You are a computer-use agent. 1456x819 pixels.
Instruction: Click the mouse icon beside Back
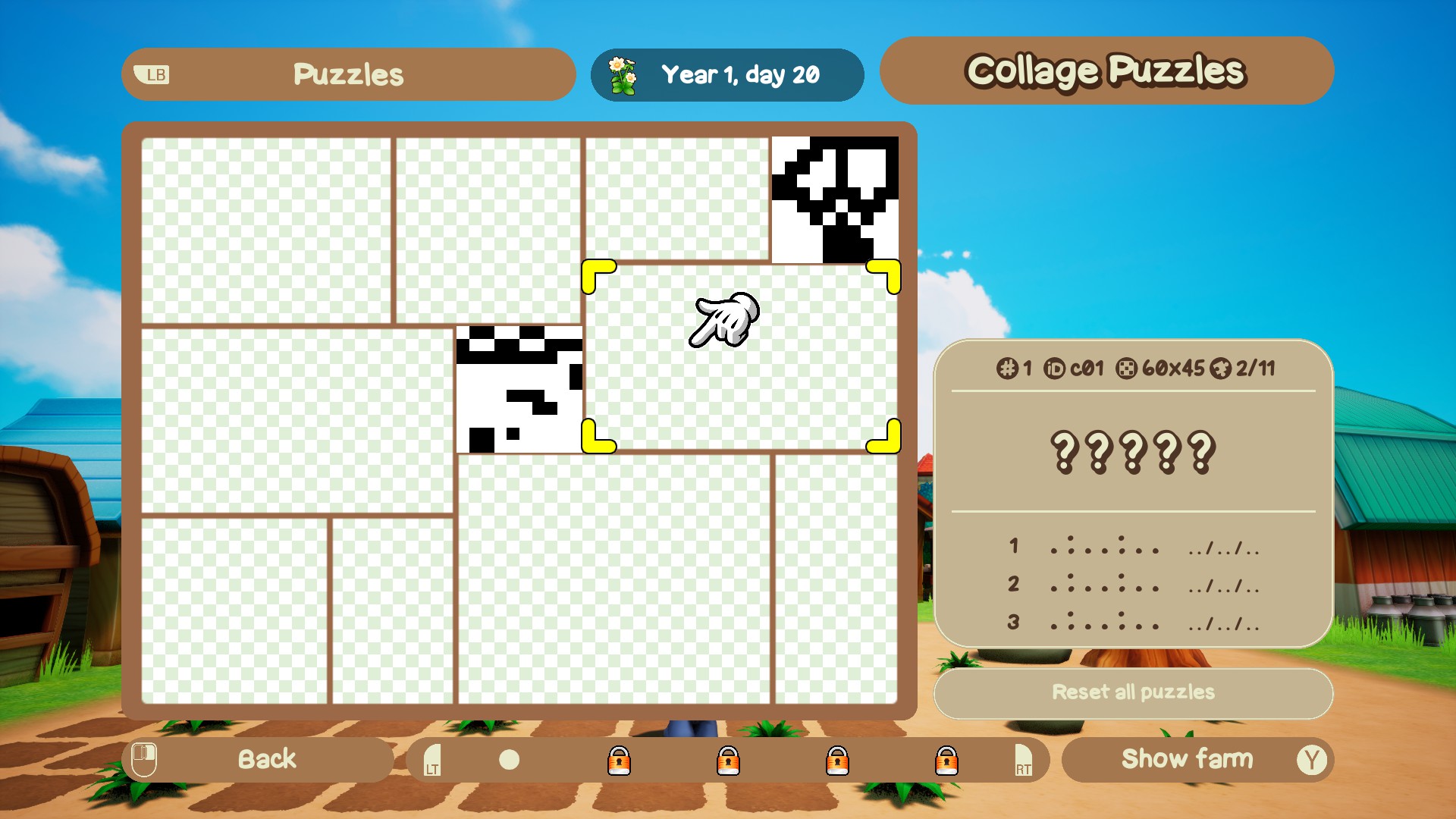click(x=146, y=759)
